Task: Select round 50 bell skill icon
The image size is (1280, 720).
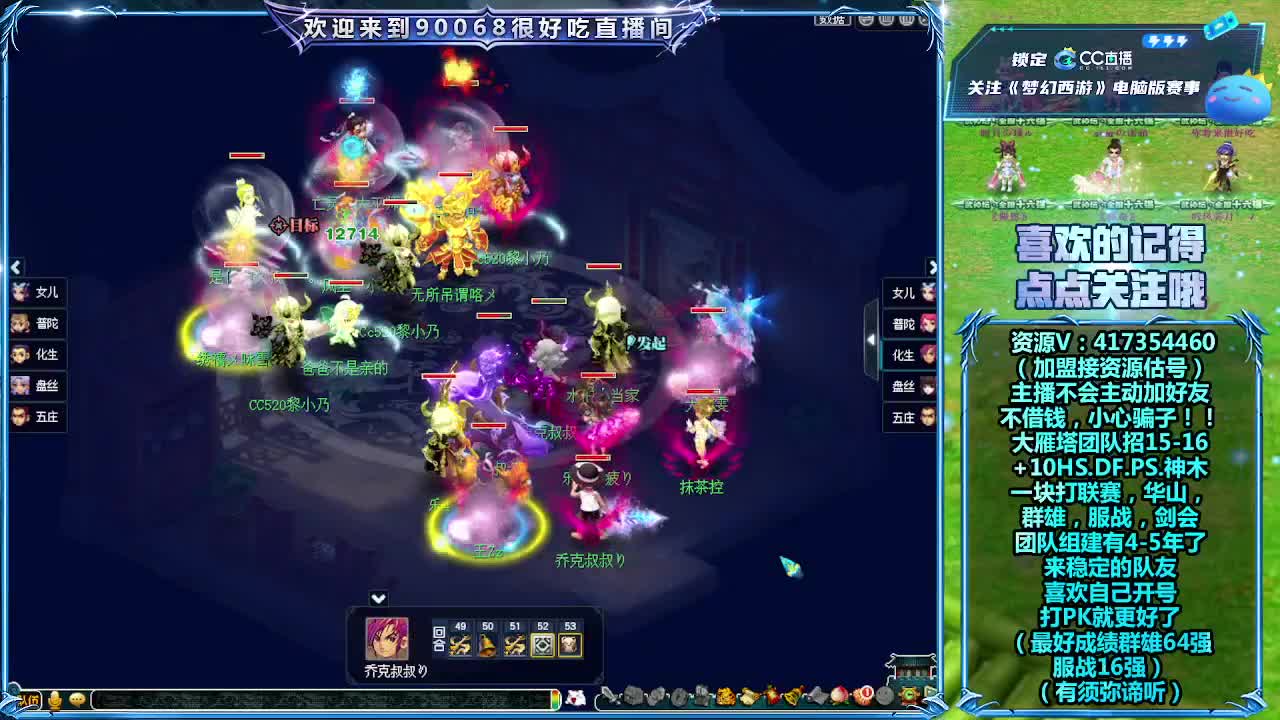Action: pos(488,645)
